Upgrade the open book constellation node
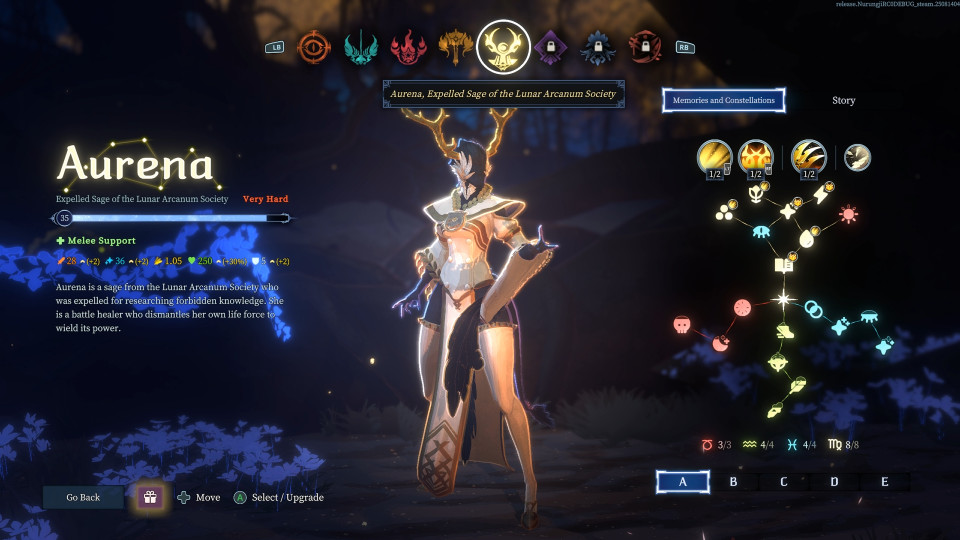 (x=784, y=265)
